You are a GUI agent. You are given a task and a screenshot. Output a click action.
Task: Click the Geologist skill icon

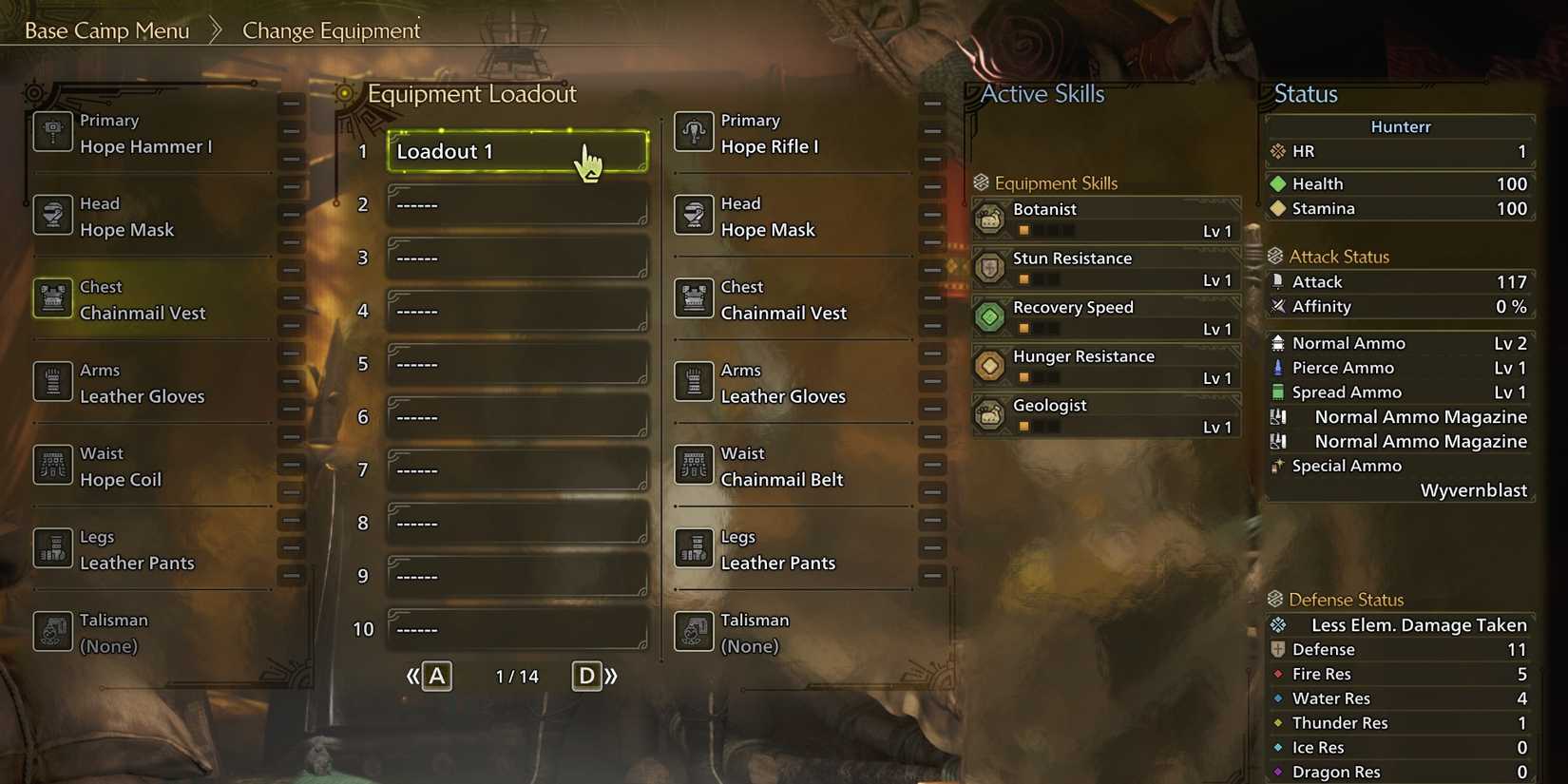[x=990, y=414]
